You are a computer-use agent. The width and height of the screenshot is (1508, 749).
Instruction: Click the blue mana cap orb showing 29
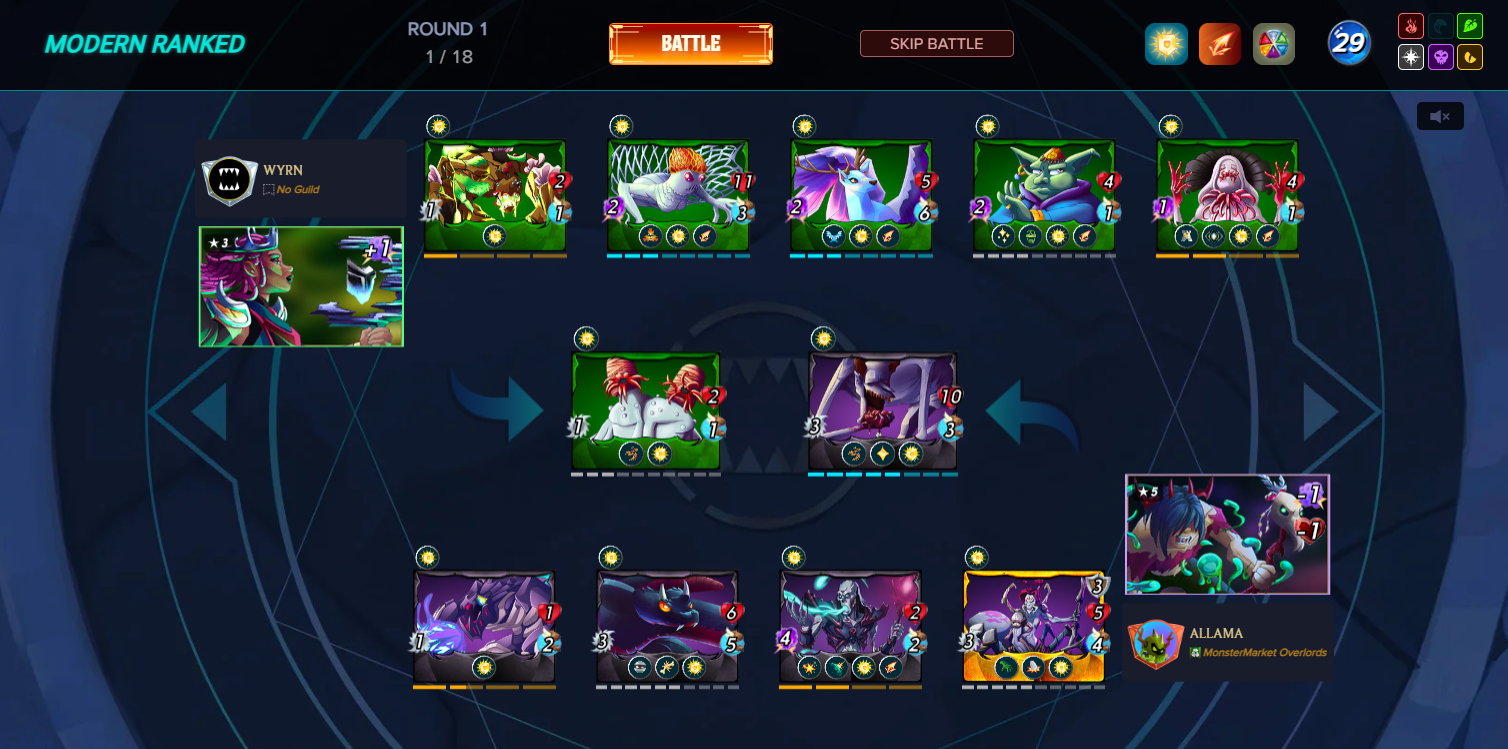pyautogui.click(x=1348, y=41)
